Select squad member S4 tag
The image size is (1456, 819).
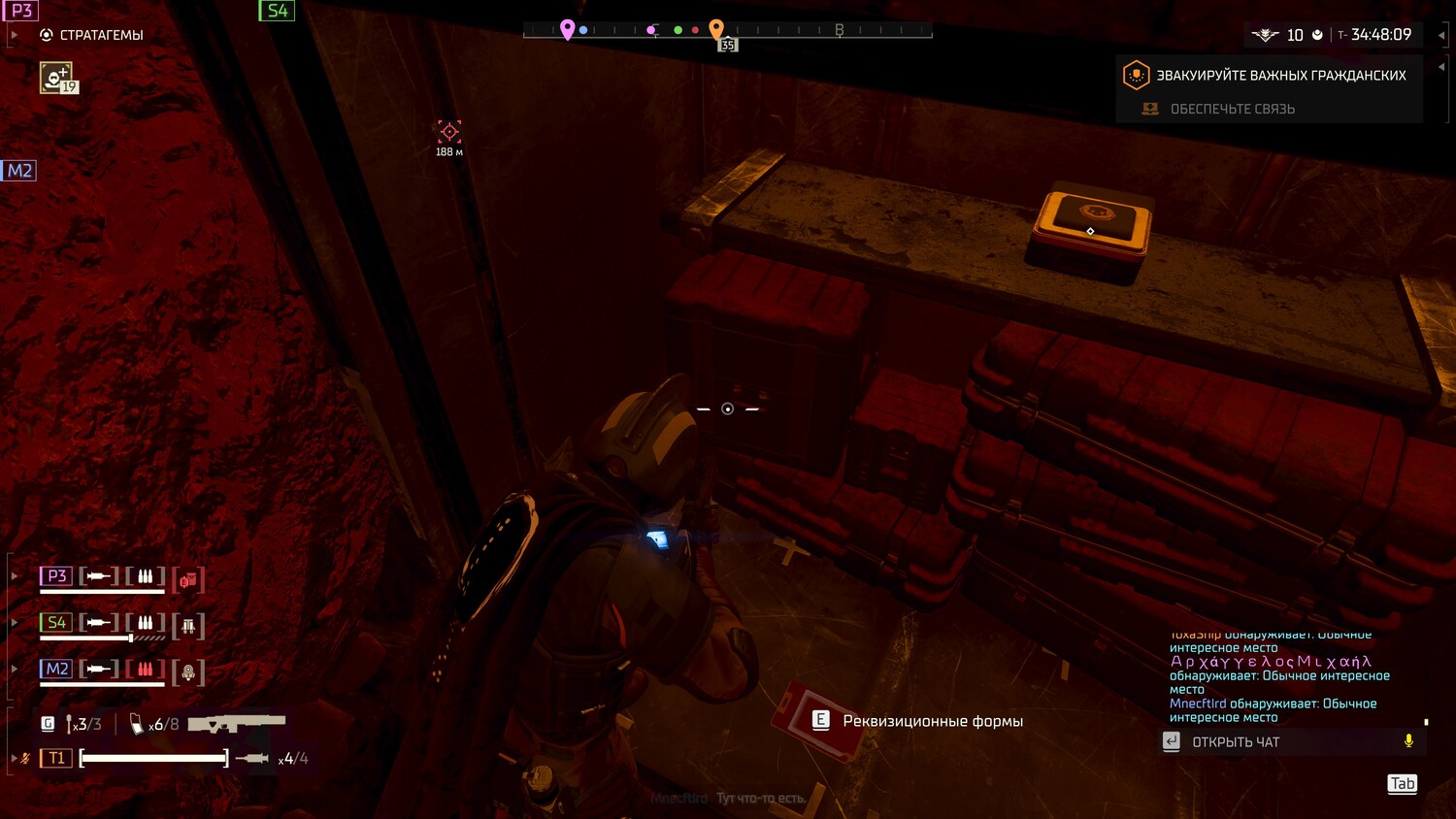(x=56, y=623)
